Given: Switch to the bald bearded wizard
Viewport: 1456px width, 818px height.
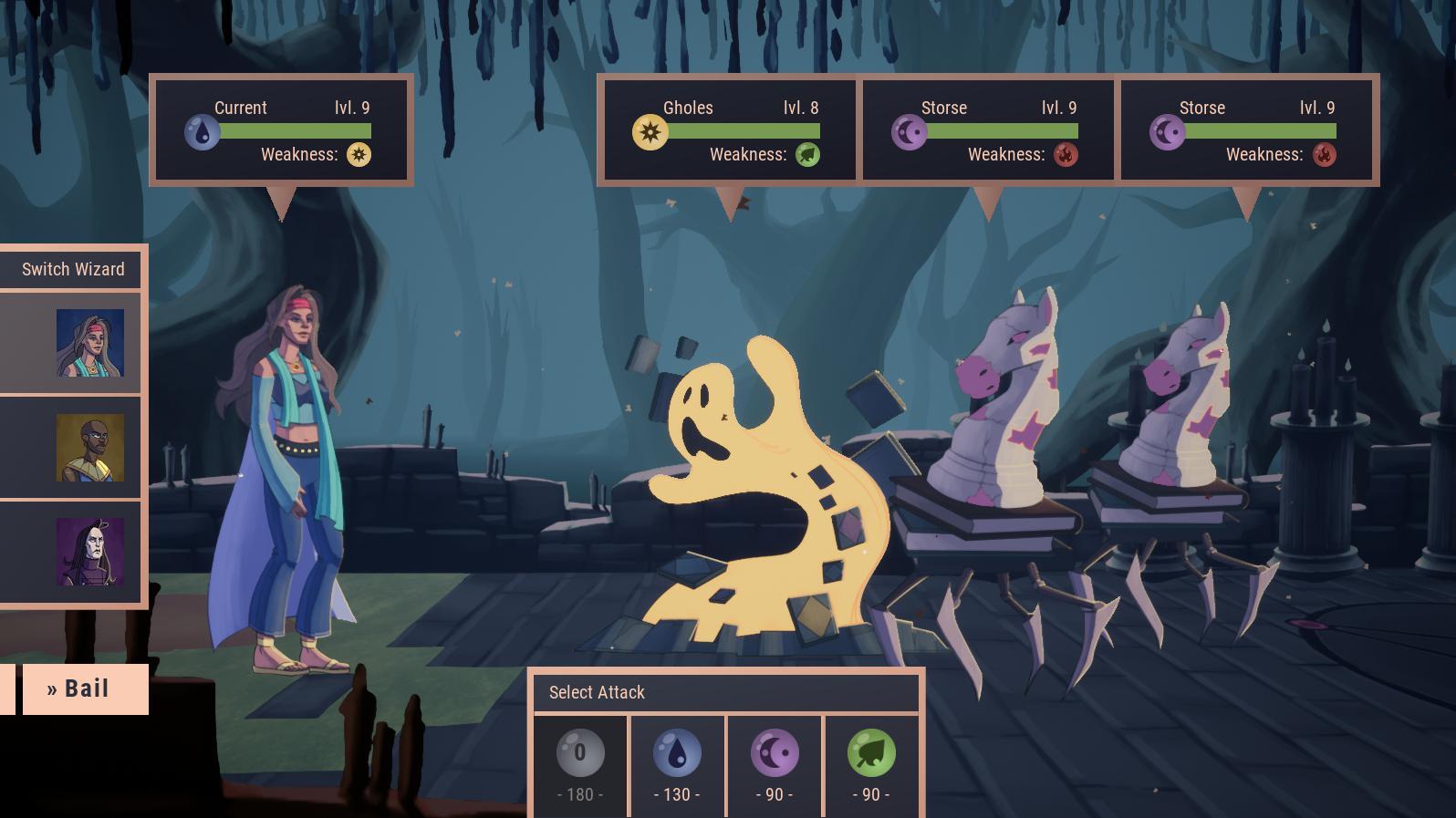Looking at the screenshot, I should click(x=89, y=448).
